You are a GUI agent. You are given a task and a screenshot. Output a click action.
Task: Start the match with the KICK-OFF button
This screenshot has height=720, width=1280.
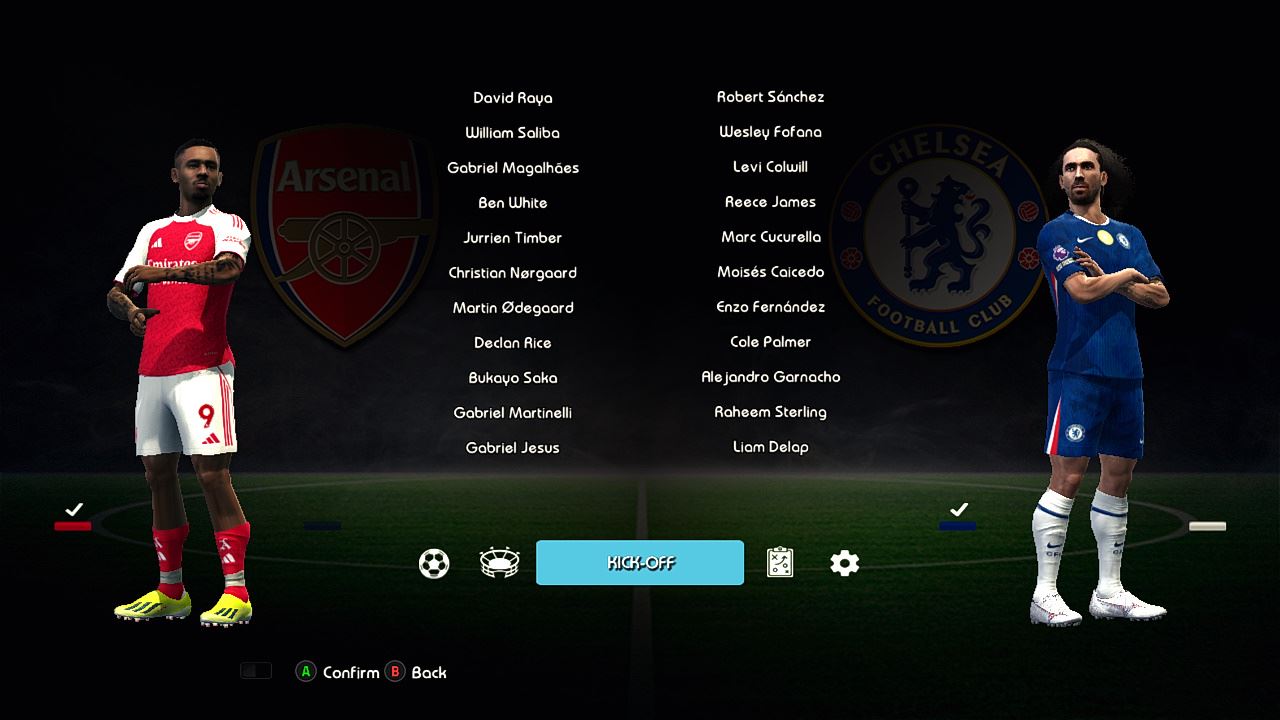point(640,563)
